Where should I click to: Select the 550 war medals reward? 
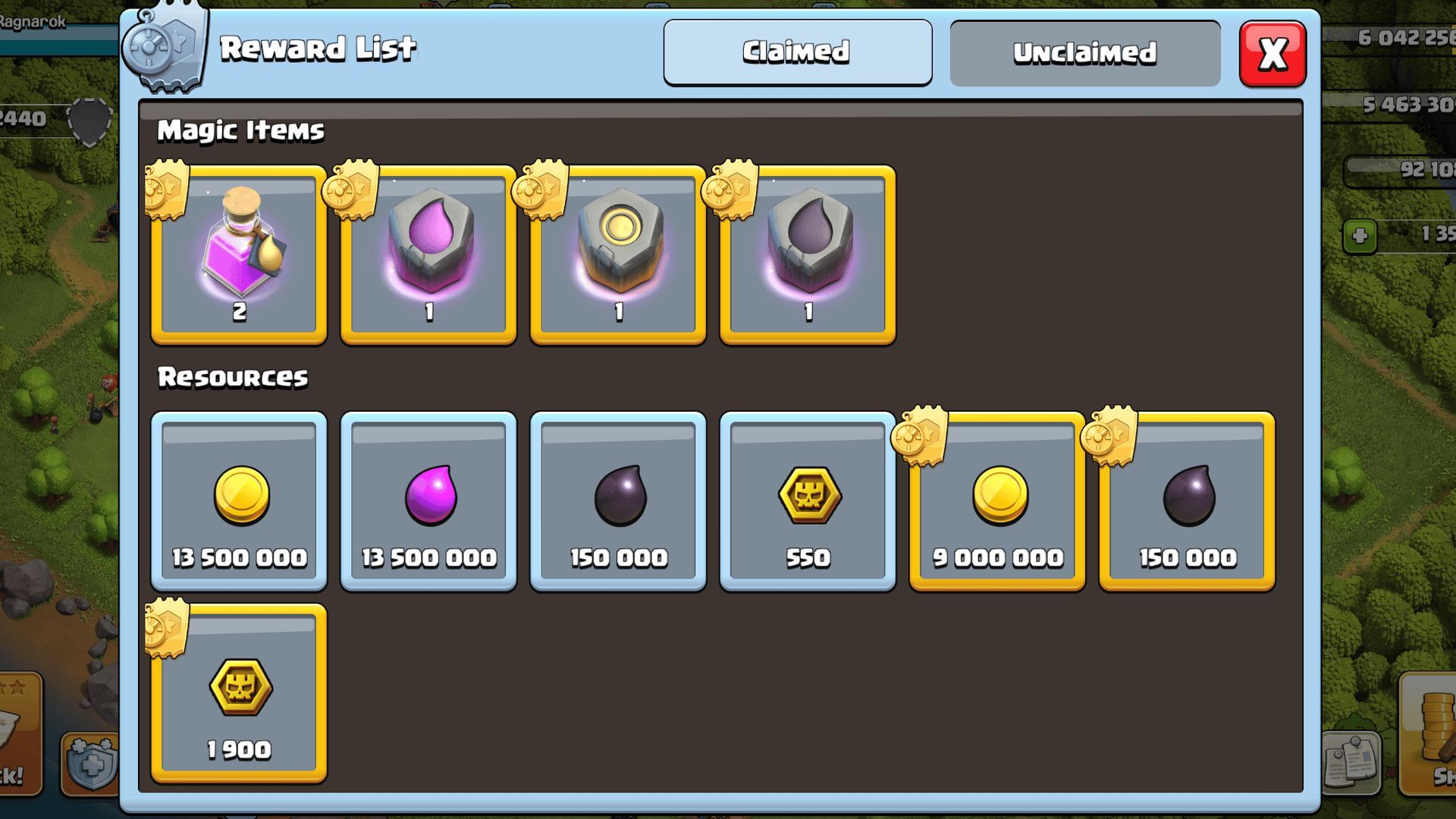click(x=807, y=500)
